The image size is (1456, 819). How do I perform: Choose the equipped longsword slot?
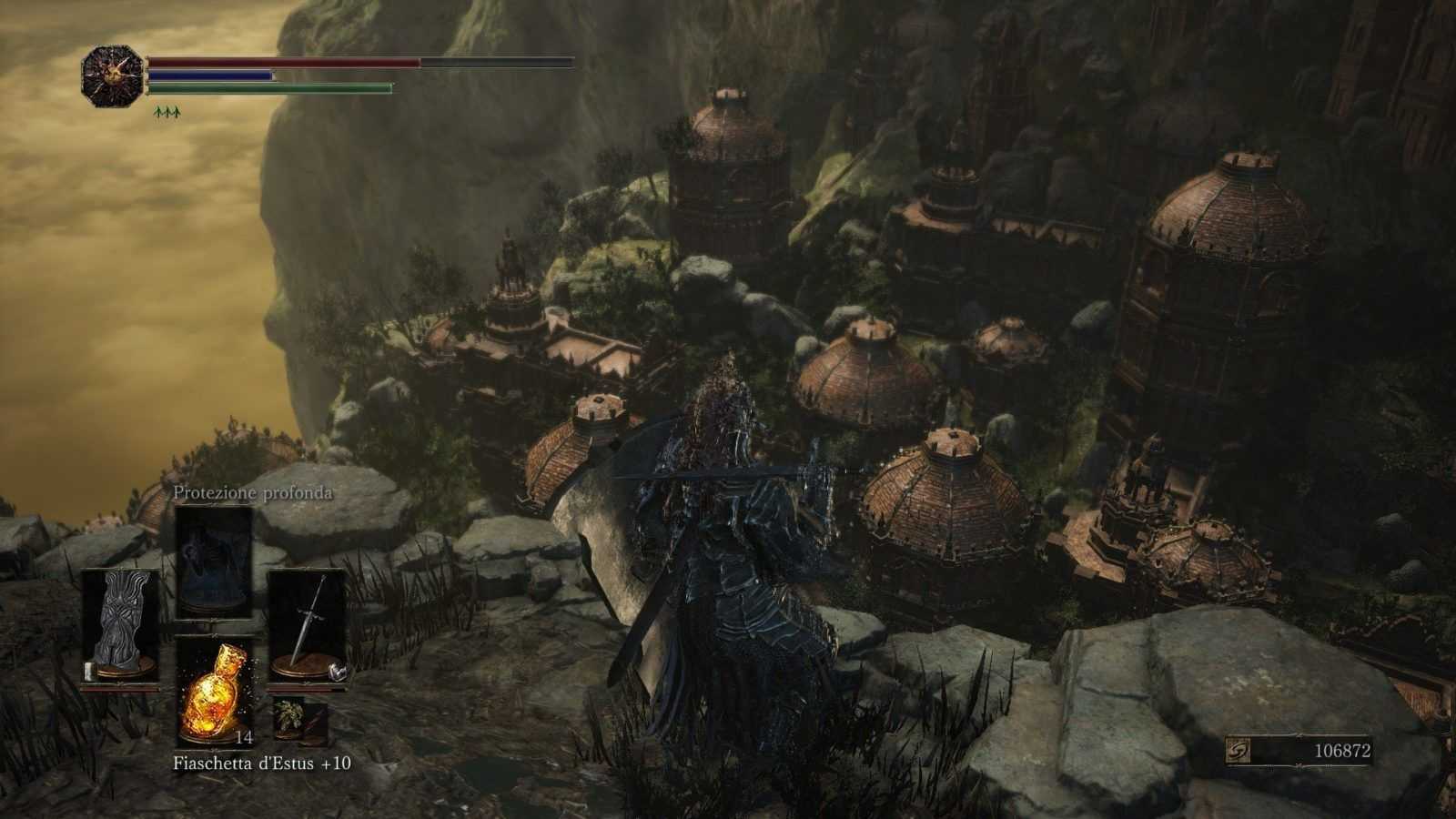307,626
